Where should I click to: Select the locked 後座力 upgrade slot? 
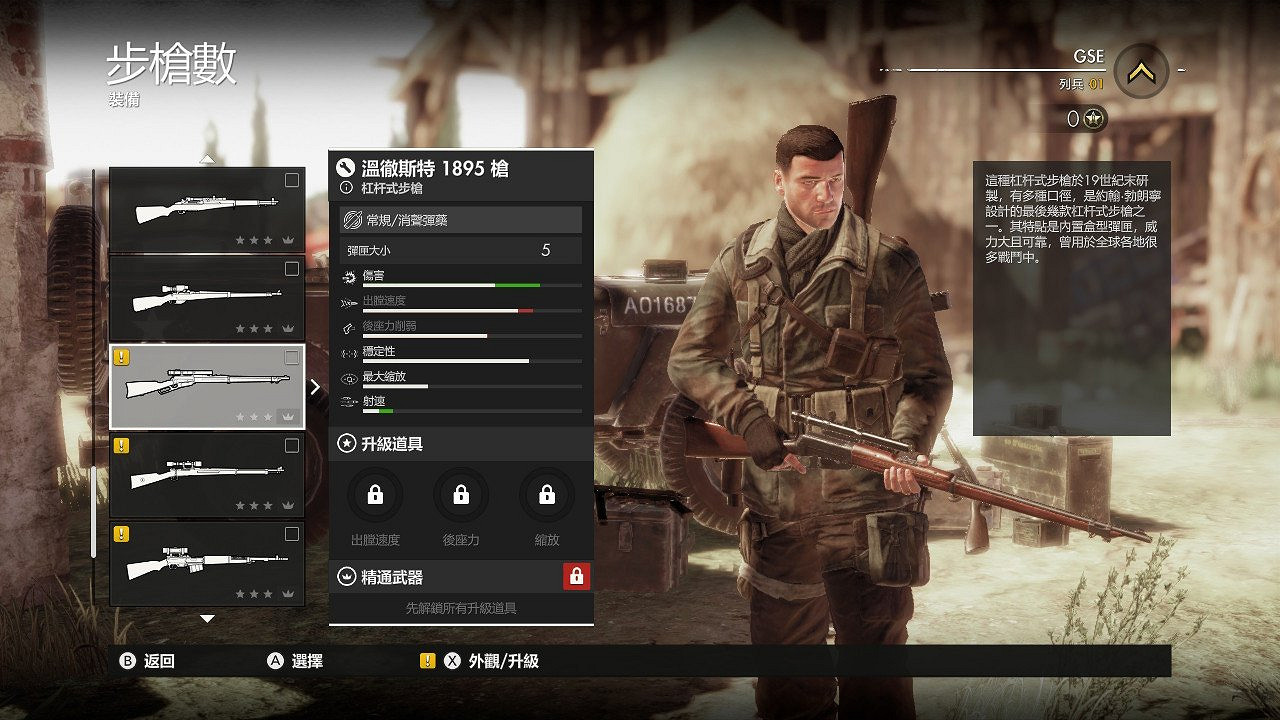coord(461,495)
